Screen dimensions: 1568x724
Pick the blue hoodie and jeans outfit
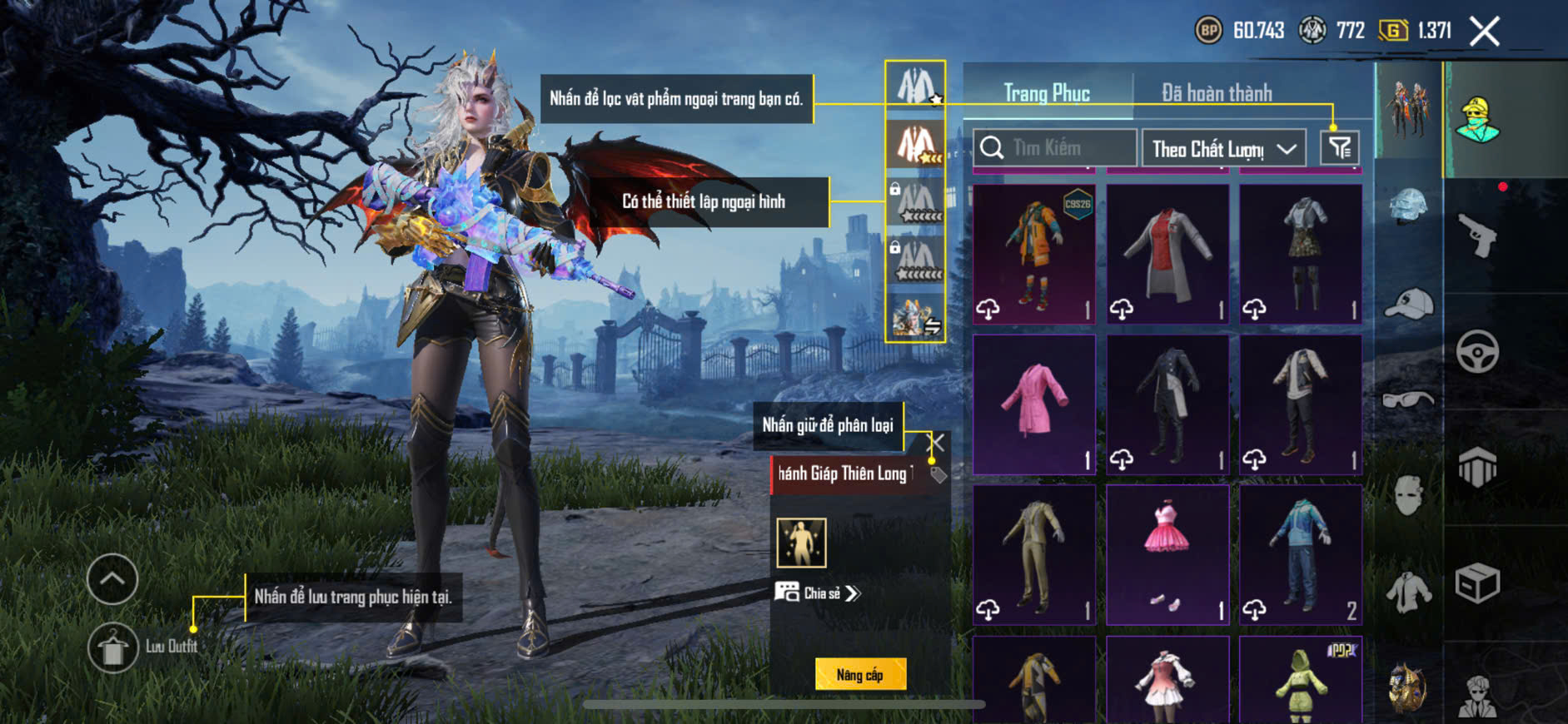tap(1301, 554)
